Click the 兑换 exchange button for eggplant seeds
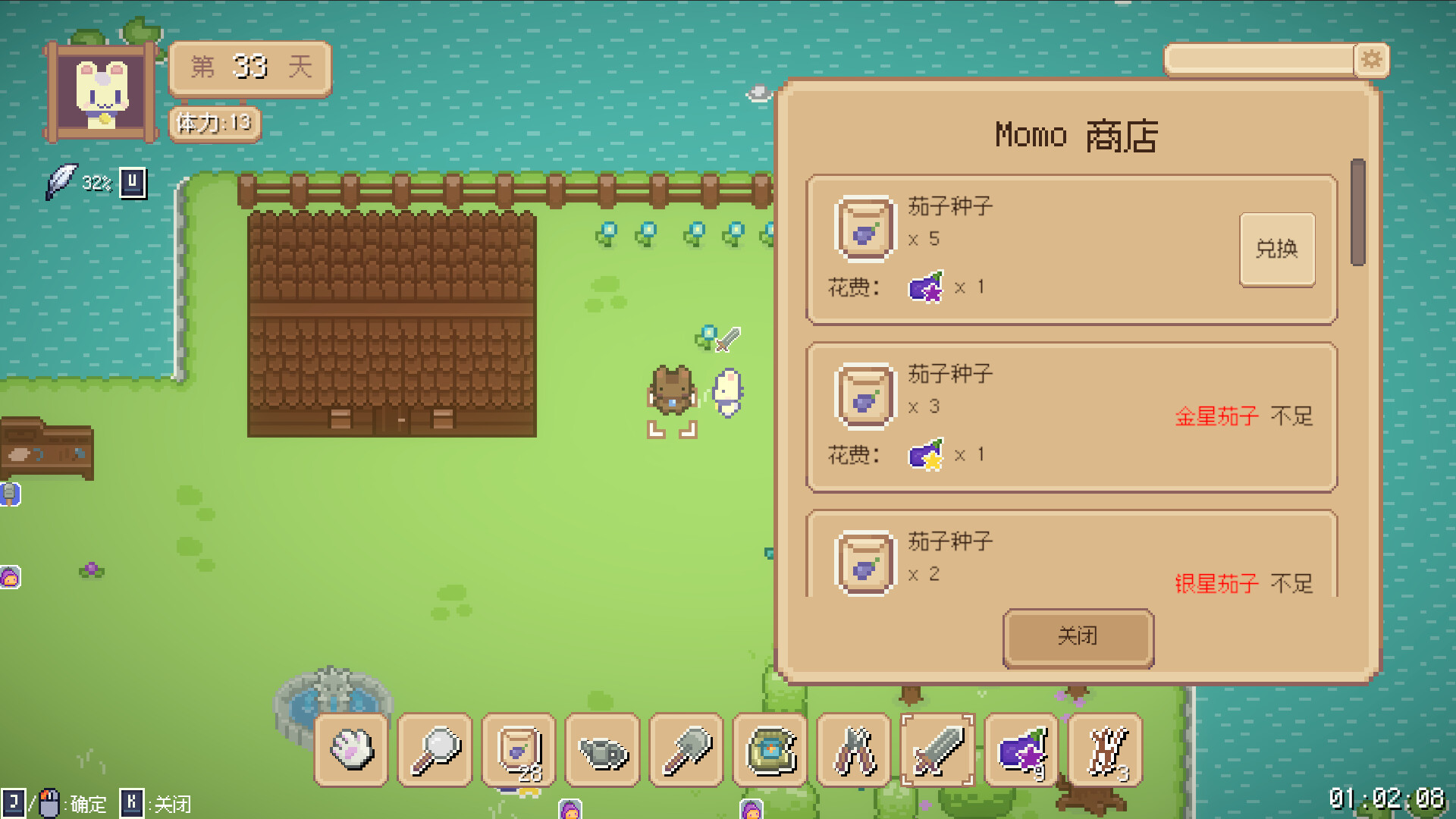Screen dimensions: 1456x819 [1277, 249]
